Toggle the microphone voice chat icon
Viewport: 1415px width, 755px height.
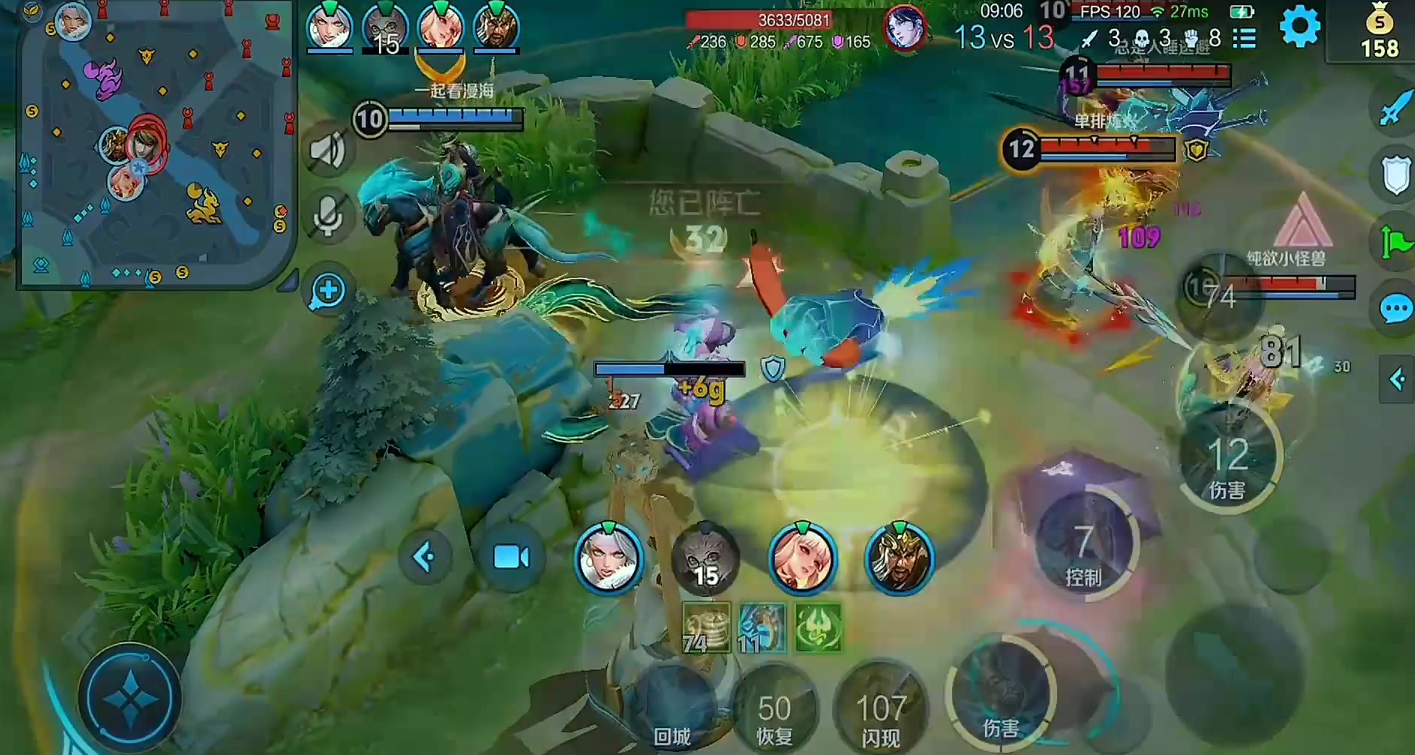tap(328, 215)
